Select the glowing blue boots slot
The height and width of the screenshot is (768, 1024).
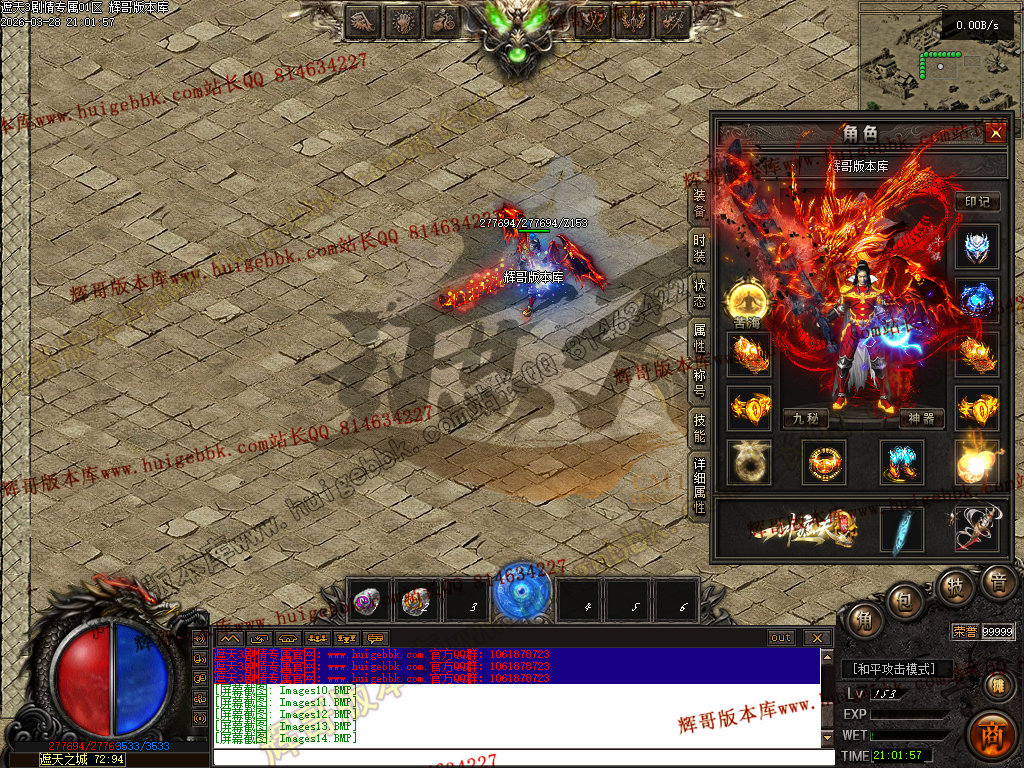click(900, 462)
